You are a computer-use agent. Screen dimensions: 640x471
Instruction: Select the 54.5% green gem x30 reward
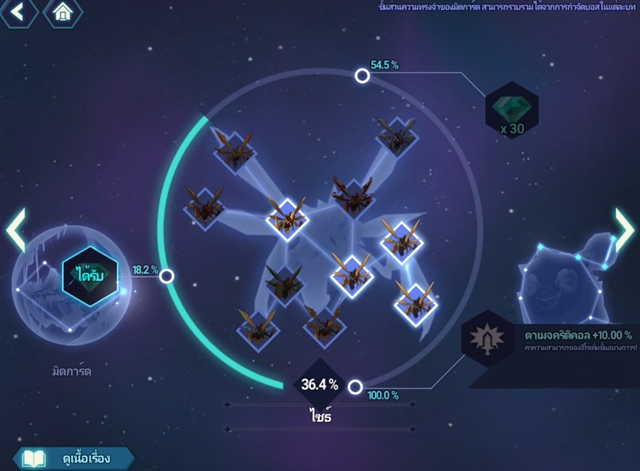point(511,109)
